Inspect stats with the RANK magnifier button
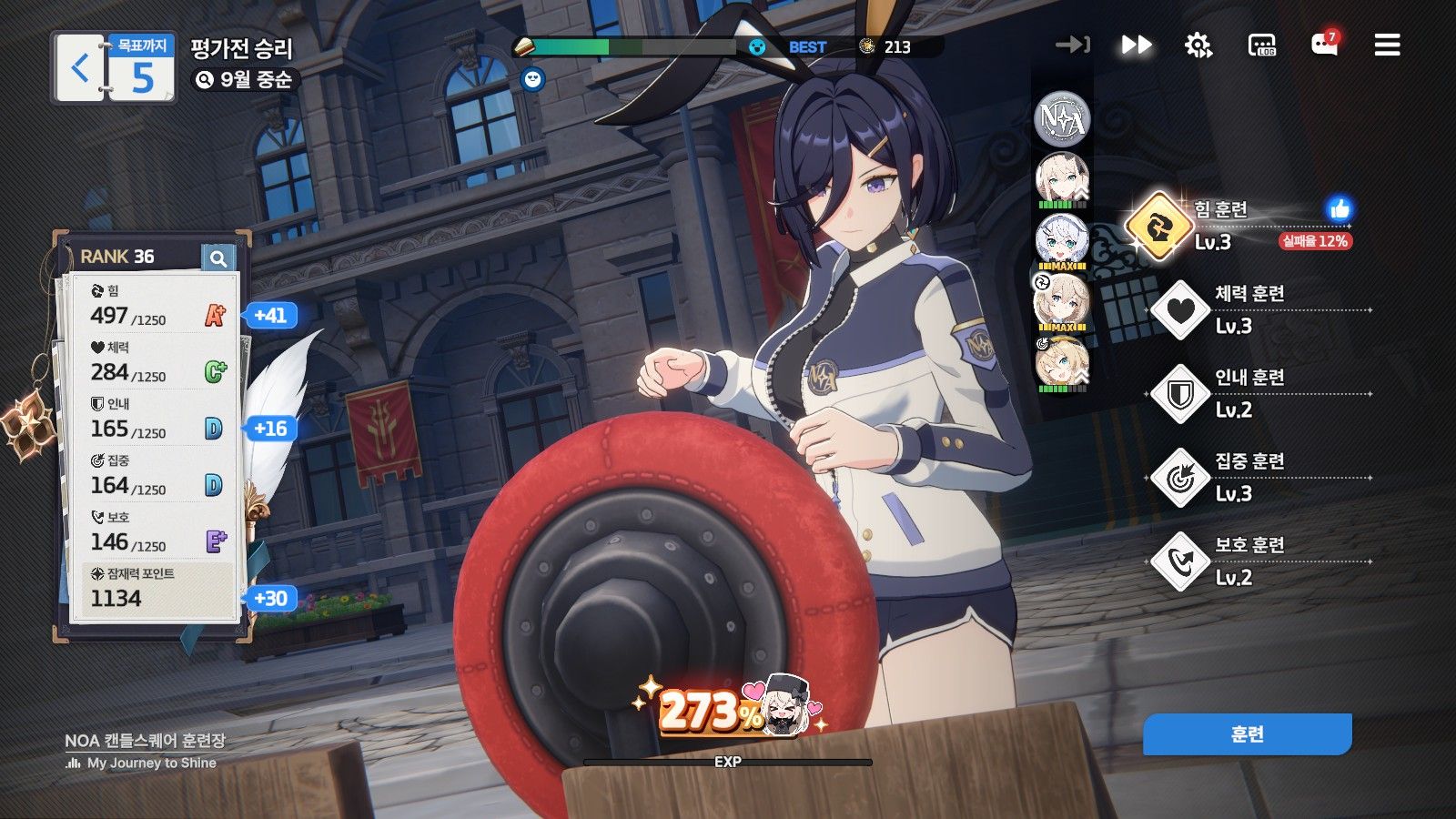 click(218, 258)
